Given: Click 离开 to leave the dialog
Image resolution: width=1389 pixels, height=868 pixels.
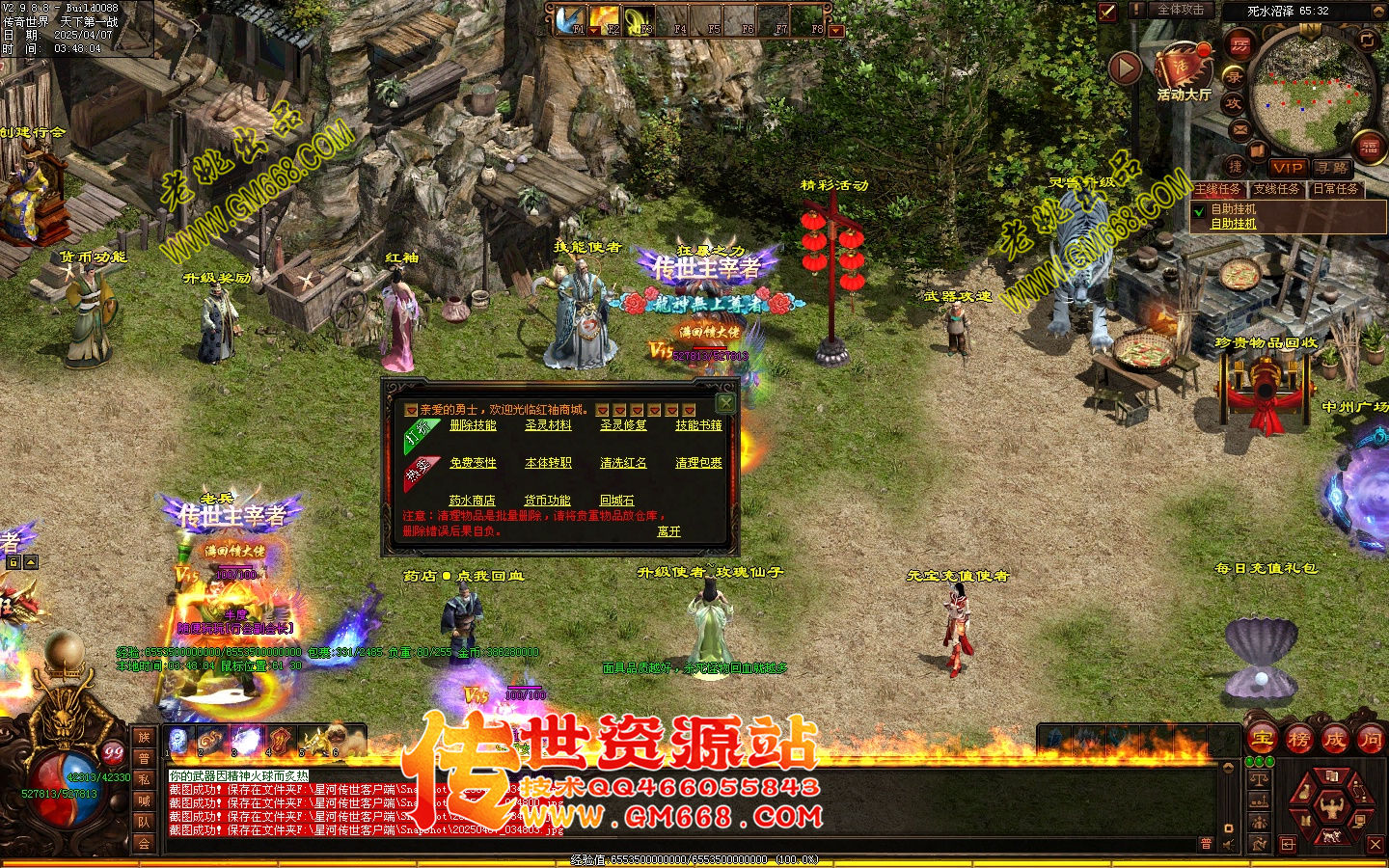Looking at the screenshot, I should click(668, 531).
